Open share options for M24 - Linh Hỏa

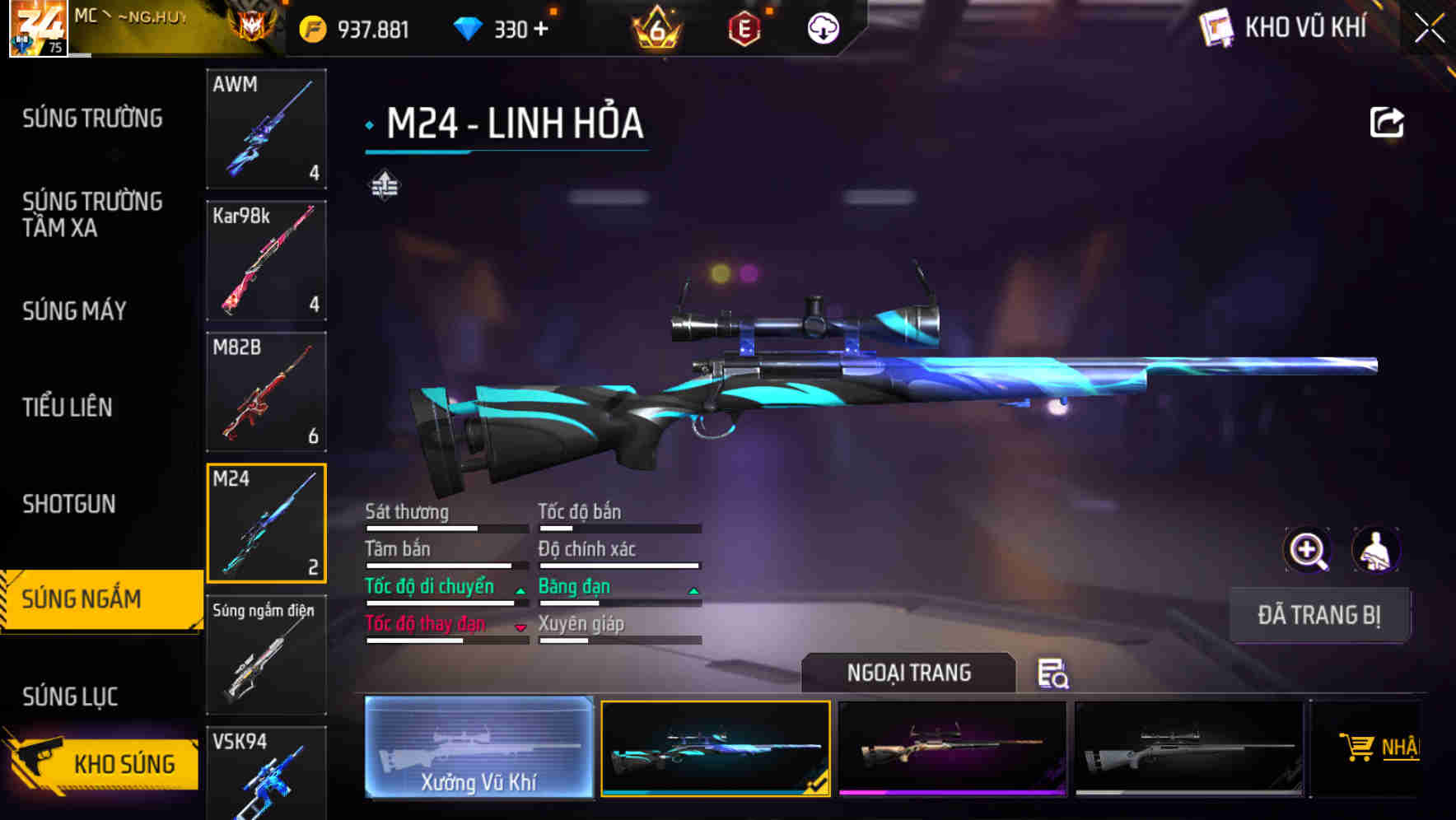point(1388,121)
